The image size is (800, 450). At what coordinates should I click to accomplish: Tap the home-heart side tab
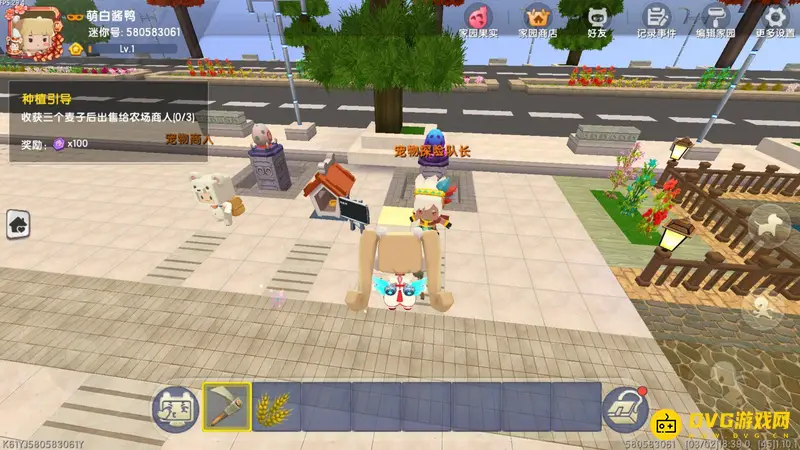click(x=18, y=225)
